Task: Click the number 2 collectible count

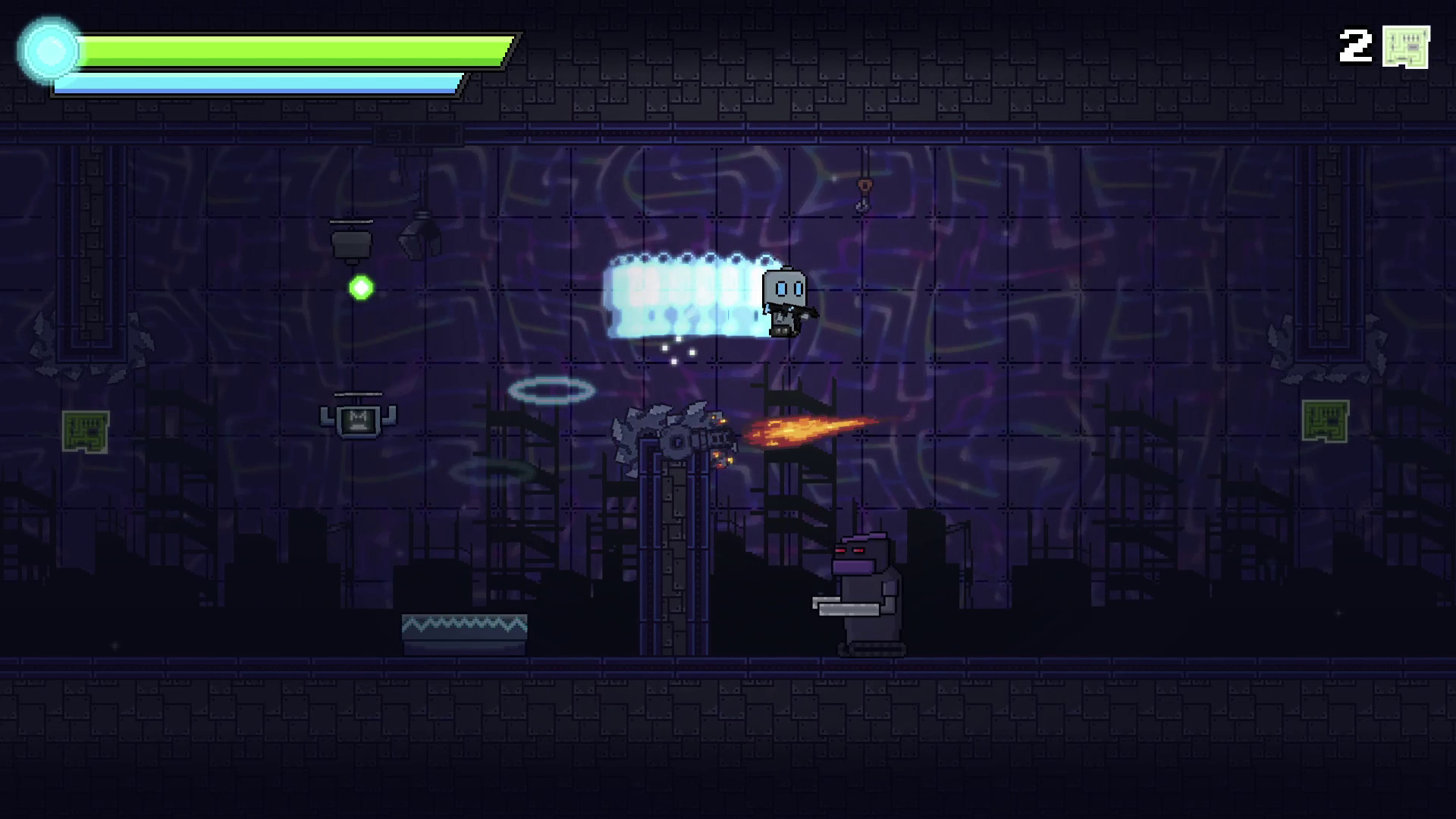Action: tap(1354, 47)
